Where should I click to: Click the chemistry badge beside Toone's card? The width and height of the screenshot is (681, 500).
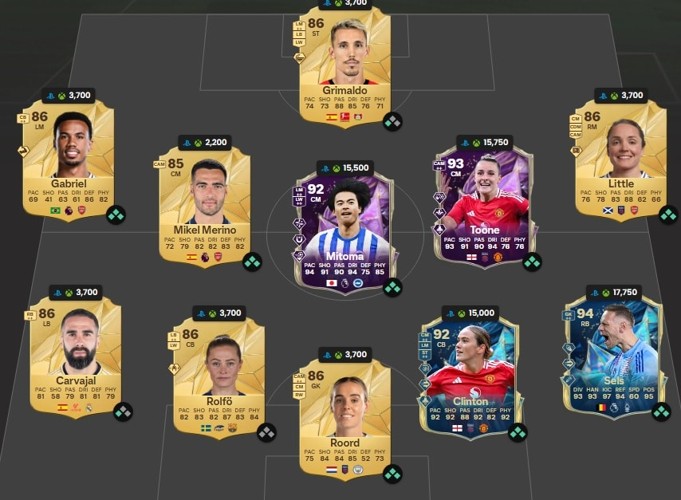tap(532, 262)
